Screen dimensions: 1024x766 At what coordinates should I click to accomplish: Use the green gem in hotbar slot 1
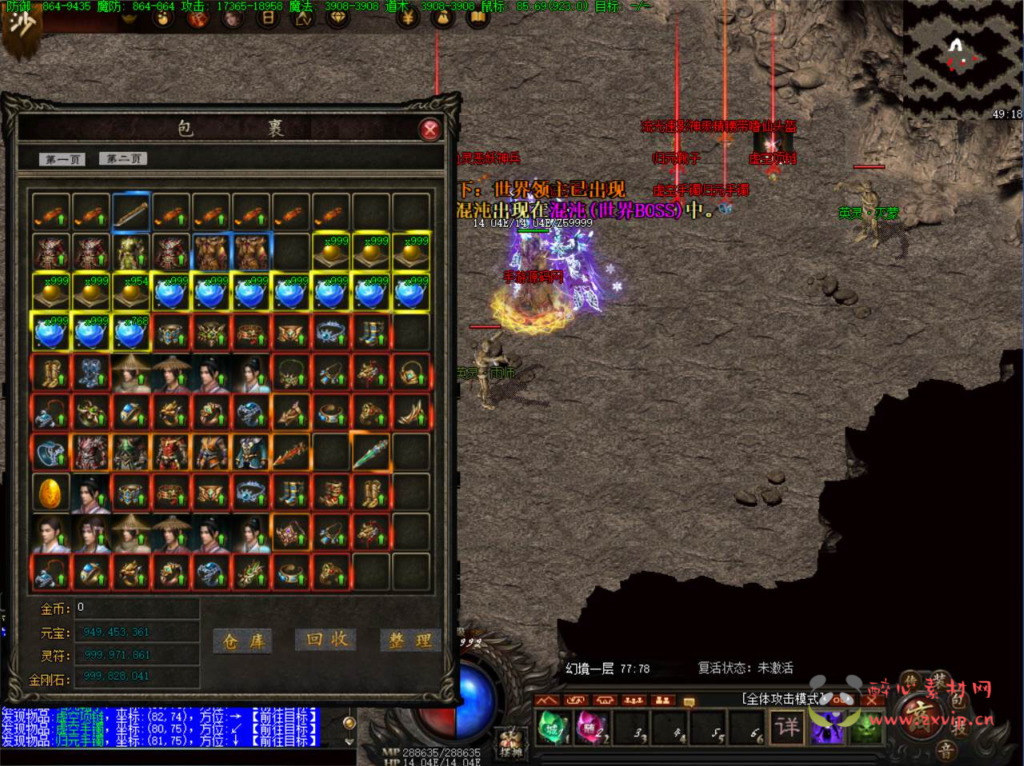tap(552, 726)
